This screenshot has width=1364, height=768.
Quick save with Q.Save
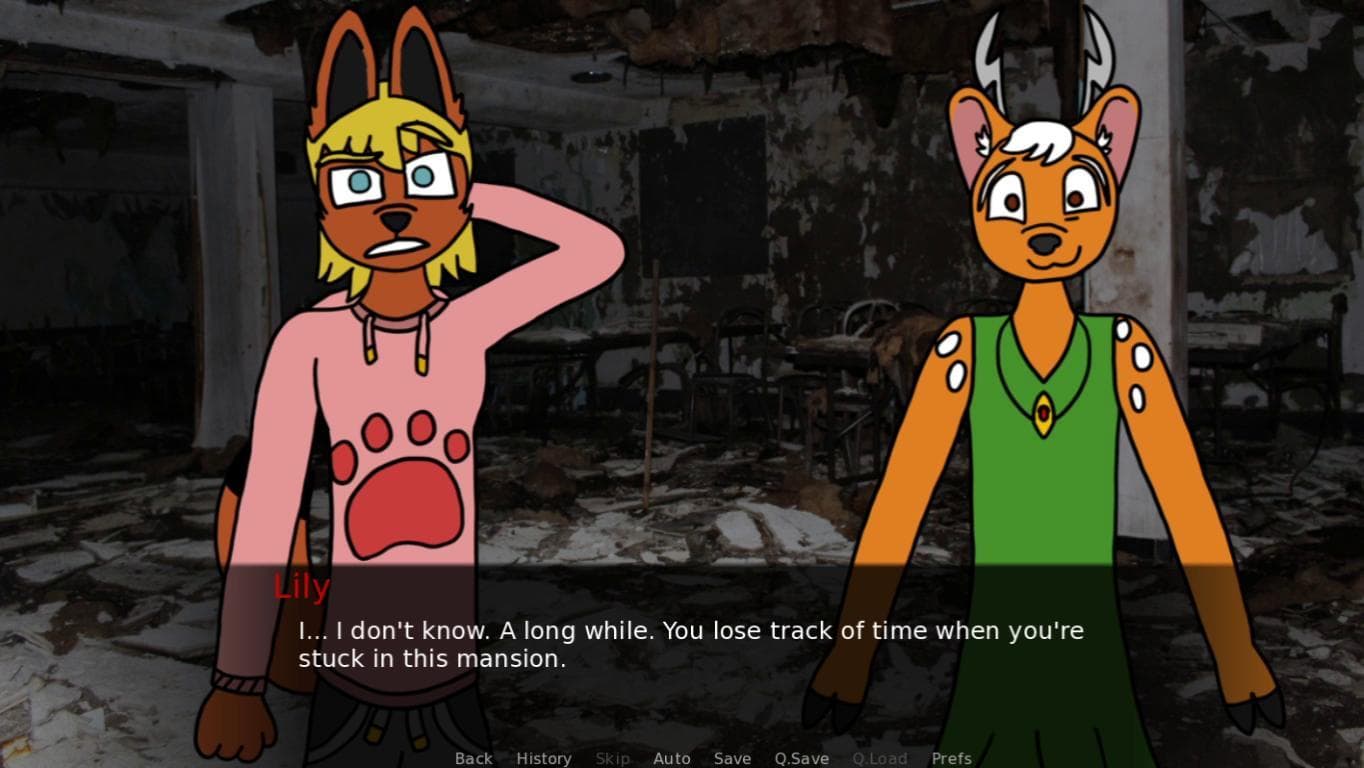pos(801,758)
